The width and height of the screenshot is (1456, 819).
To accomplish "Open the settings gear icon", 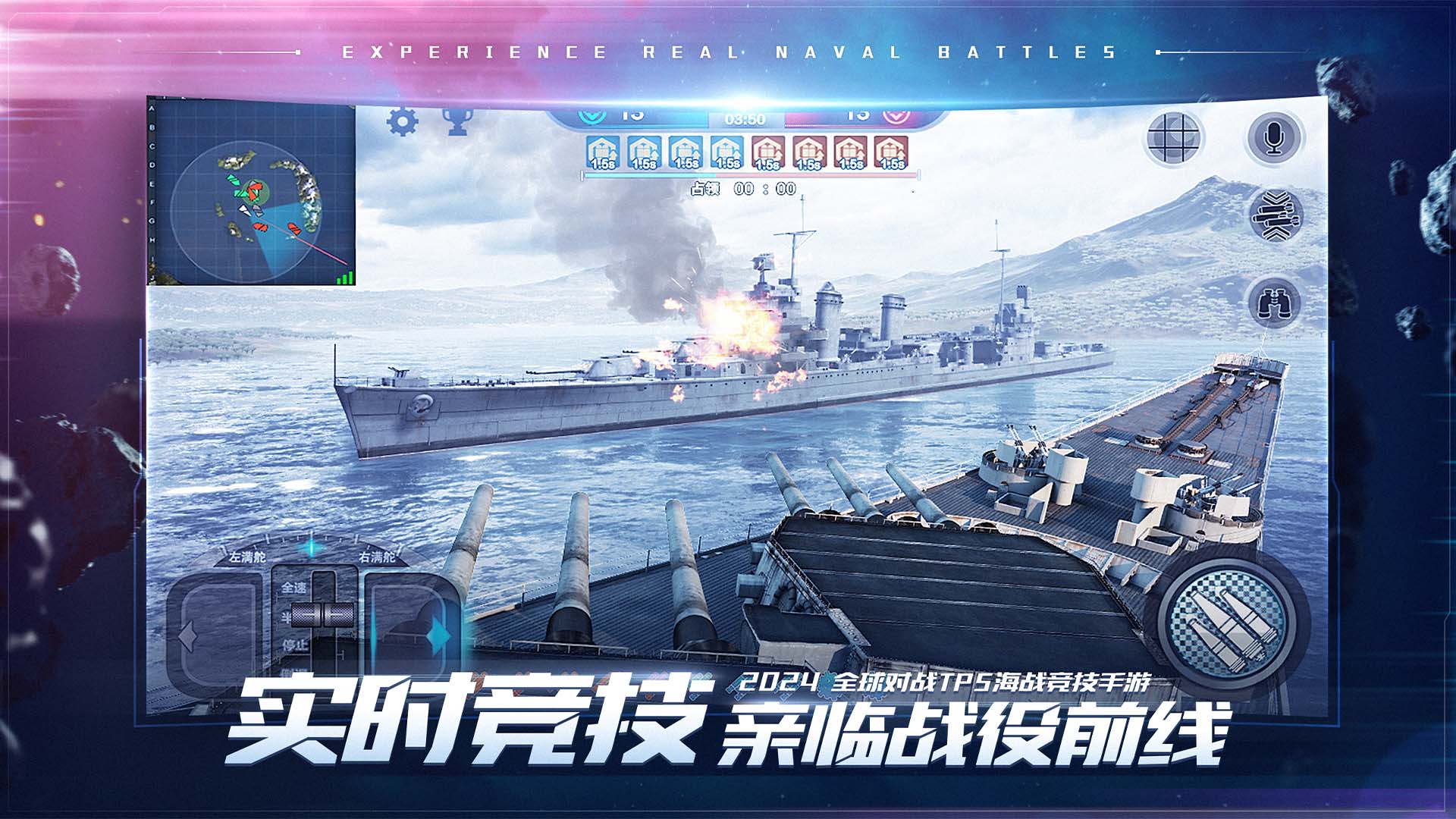I will click(x=403, y=120).
